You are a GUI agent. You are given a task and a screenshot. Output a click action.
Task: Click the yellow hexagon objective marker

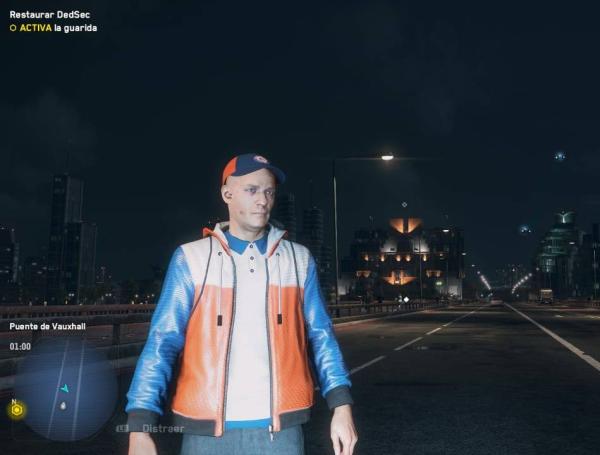pyautogui.click(x=16, y=410)
